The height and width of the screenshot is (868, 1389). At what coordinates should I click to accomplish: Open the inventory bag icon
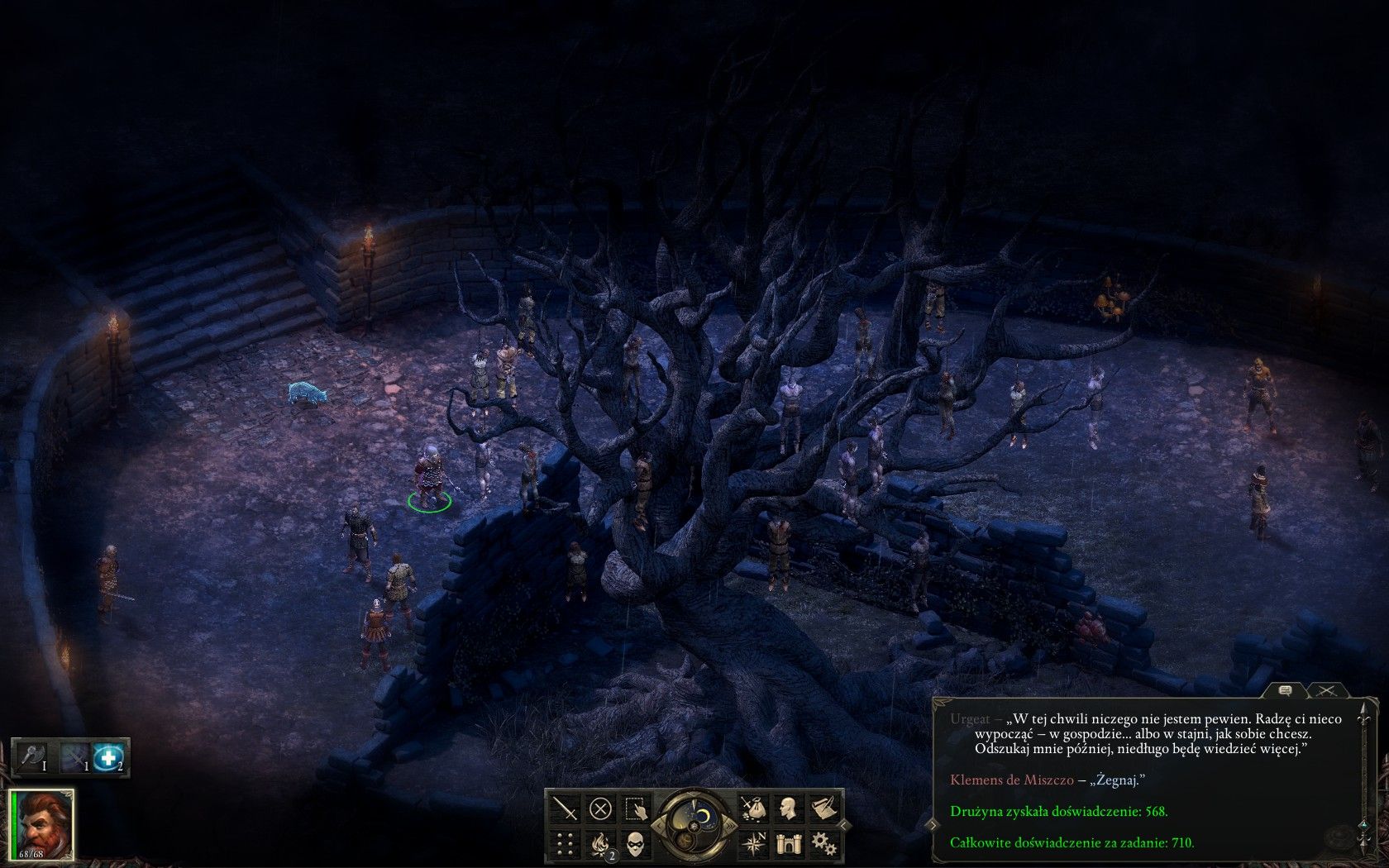click(753, 808)
